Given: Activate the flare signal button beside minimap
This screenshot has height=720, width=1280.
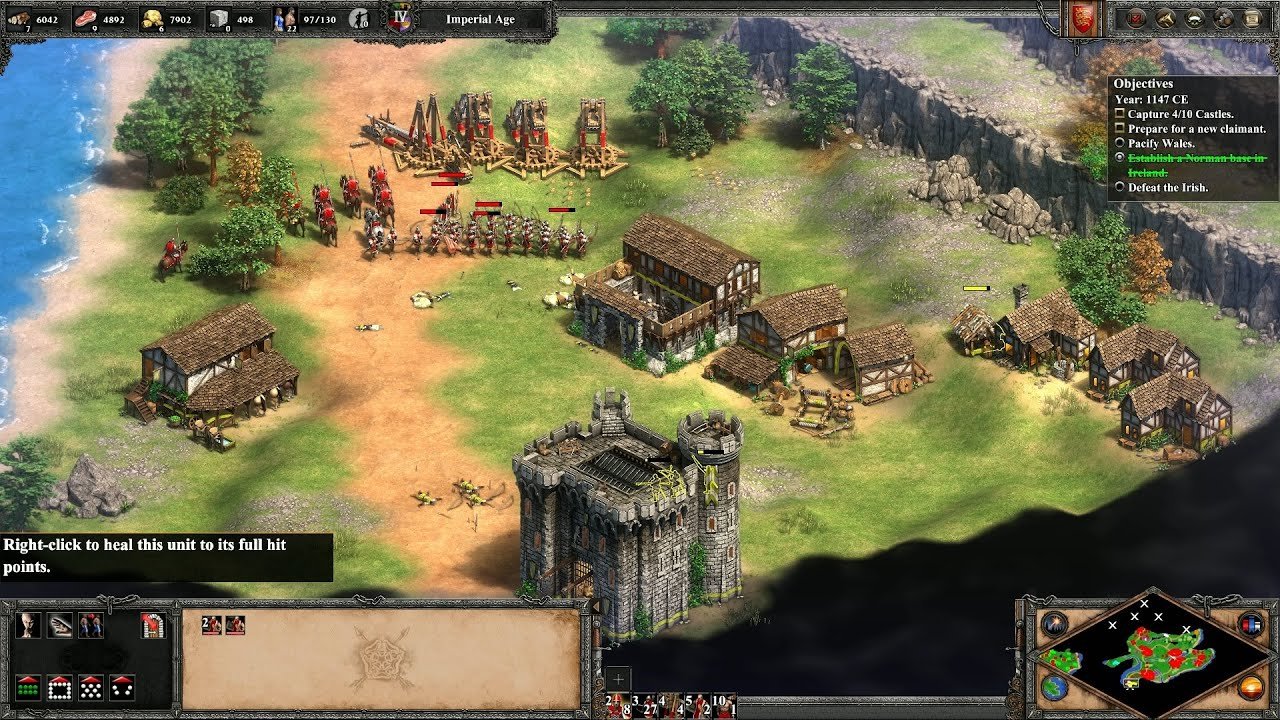Looking at the screenshot, I should (1053, 625).
